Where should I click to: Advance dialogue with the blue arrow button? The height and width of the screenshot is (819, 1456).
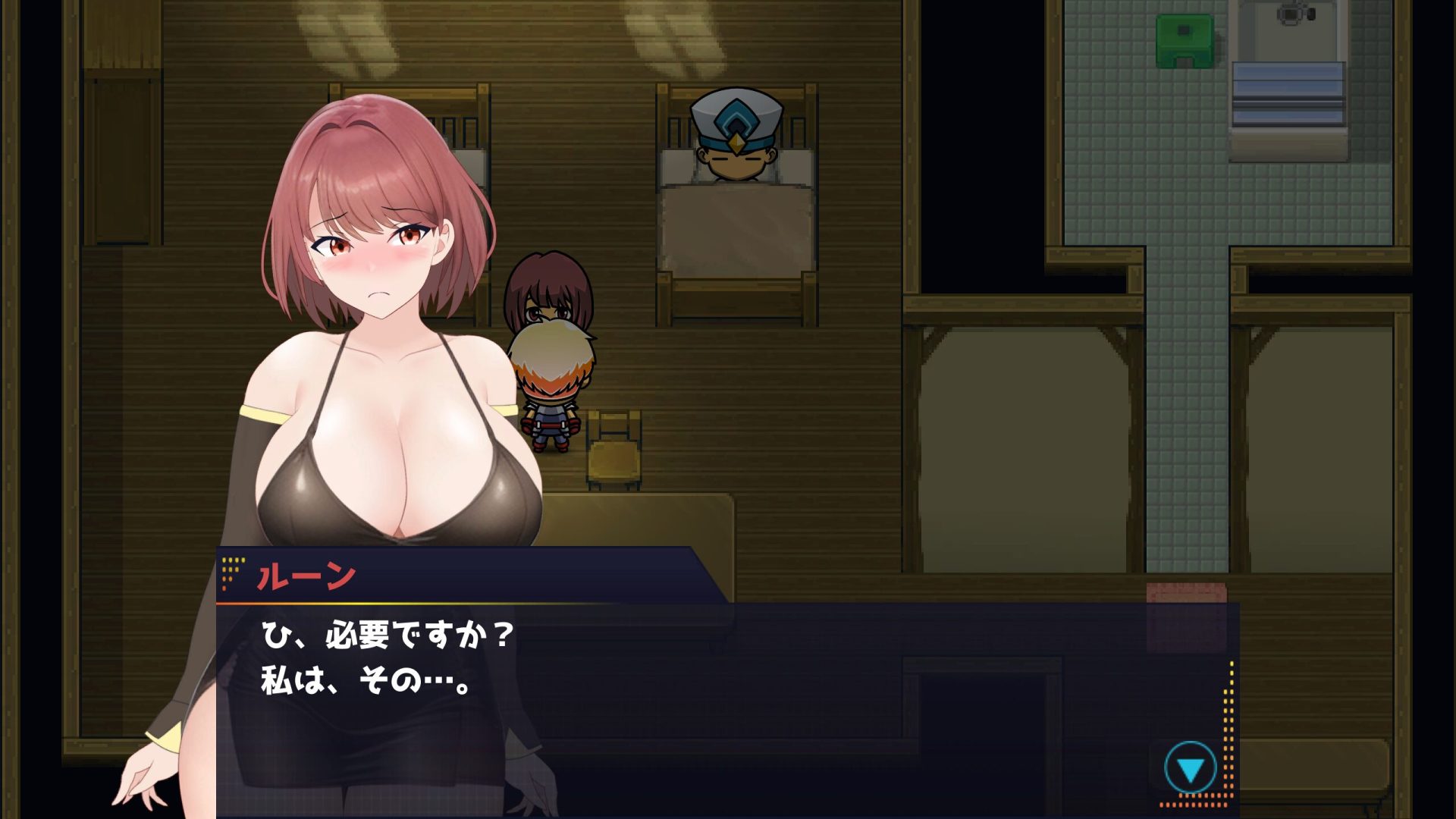(1190, 768)
